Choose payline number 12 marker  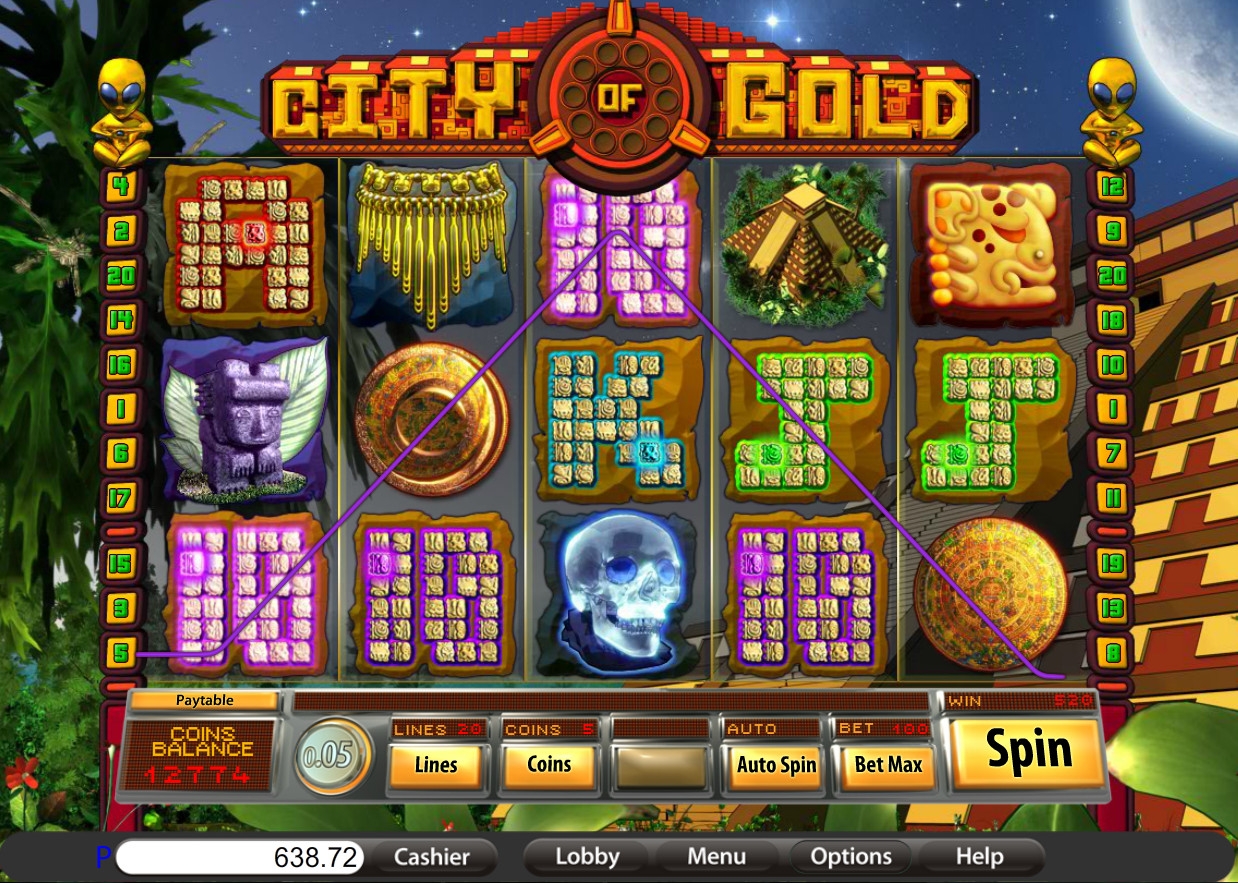point(1112,186)
